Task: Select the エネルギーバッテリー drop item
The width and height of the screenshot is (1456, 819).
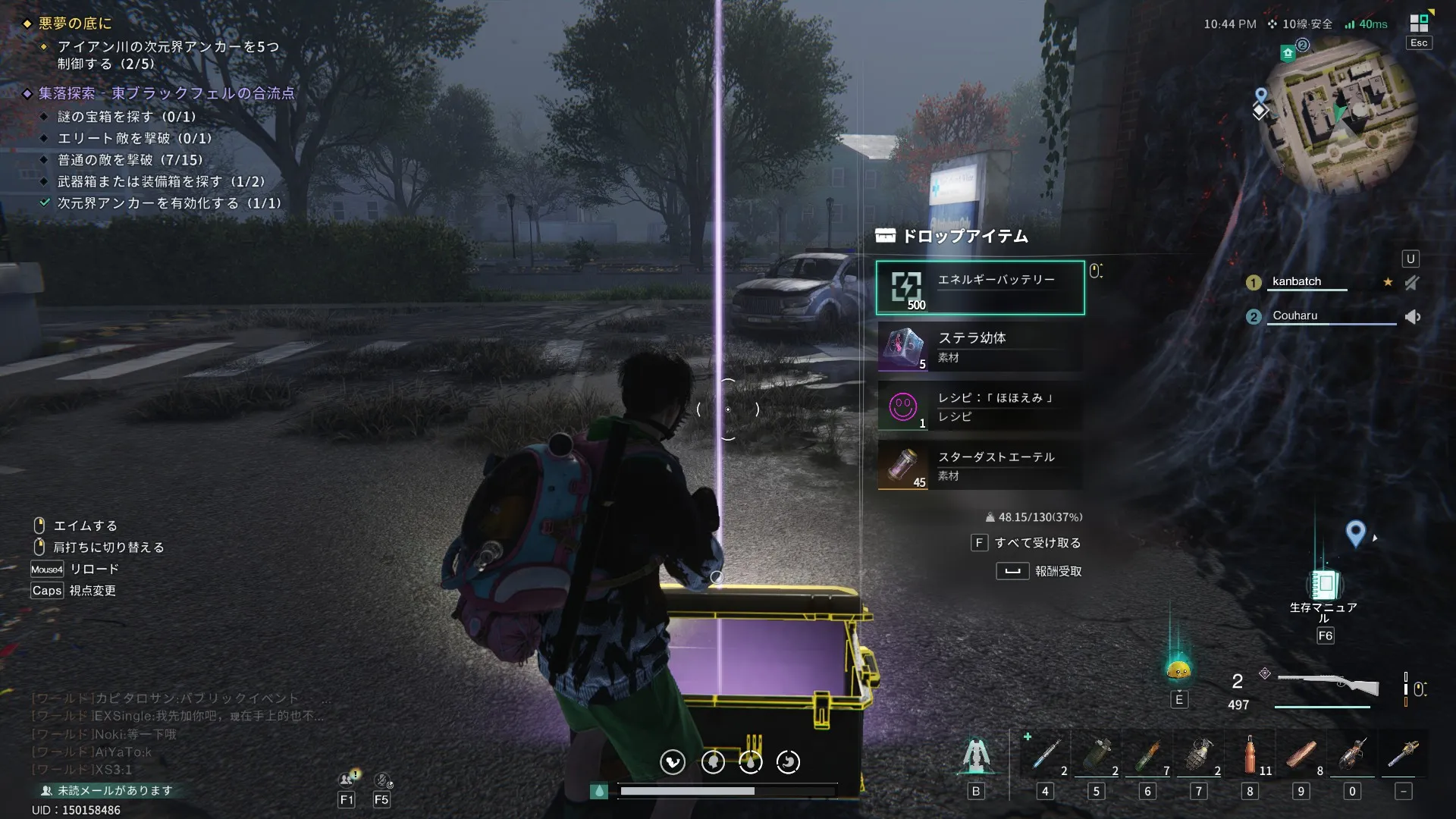Action: point(980,288)
